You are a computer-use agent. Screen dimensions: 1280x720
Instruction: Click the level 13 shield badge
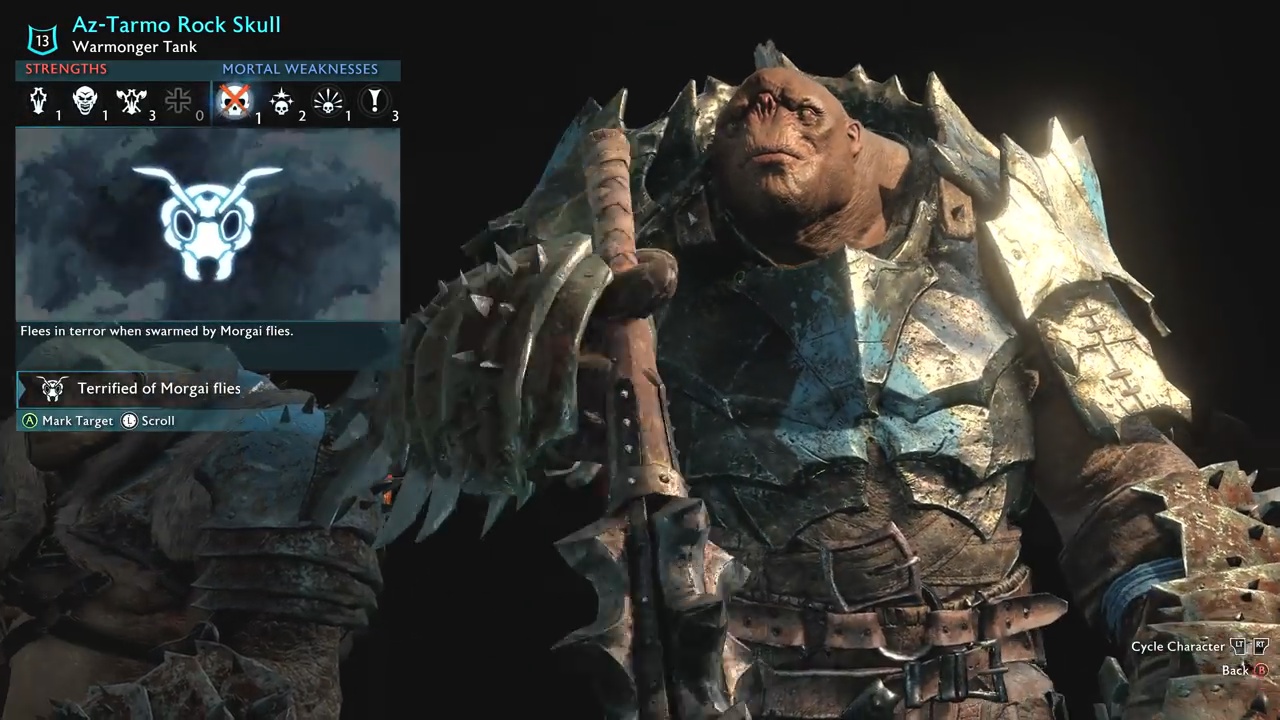42,39
